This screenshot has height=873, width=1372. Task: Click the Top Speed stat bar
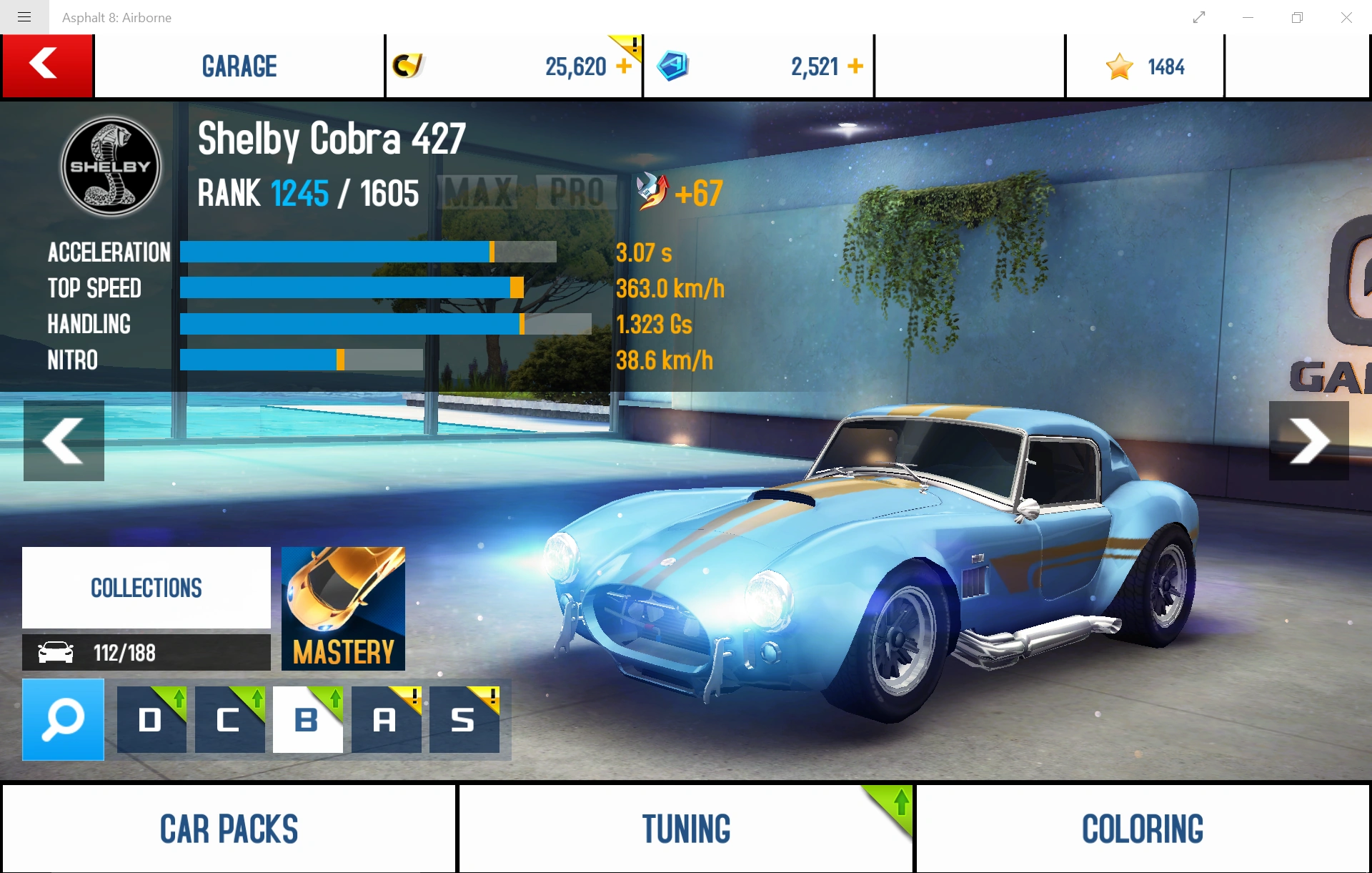click(350, 288)
